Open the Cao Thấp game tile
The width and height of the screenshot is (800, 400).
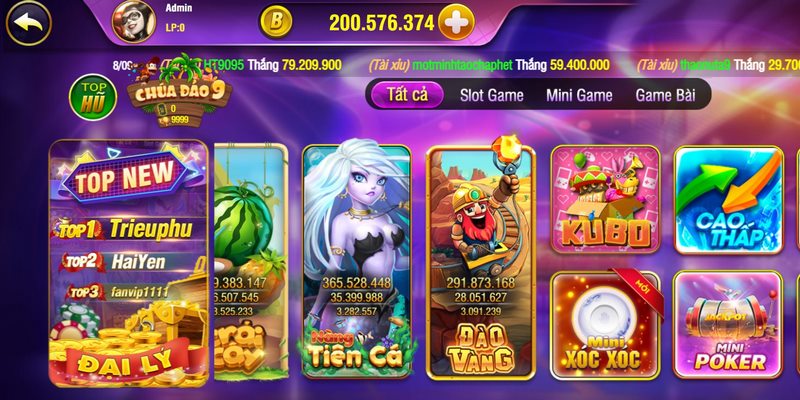[728, 202]
